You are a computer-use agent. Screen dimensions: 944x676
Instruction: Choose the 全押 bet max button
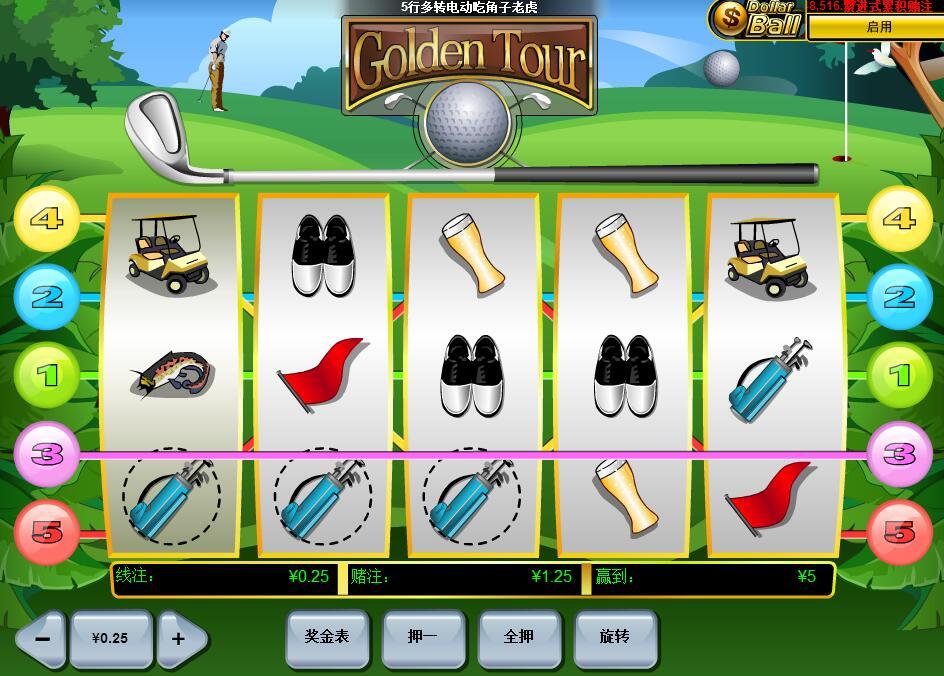click(x=519, y=637)
